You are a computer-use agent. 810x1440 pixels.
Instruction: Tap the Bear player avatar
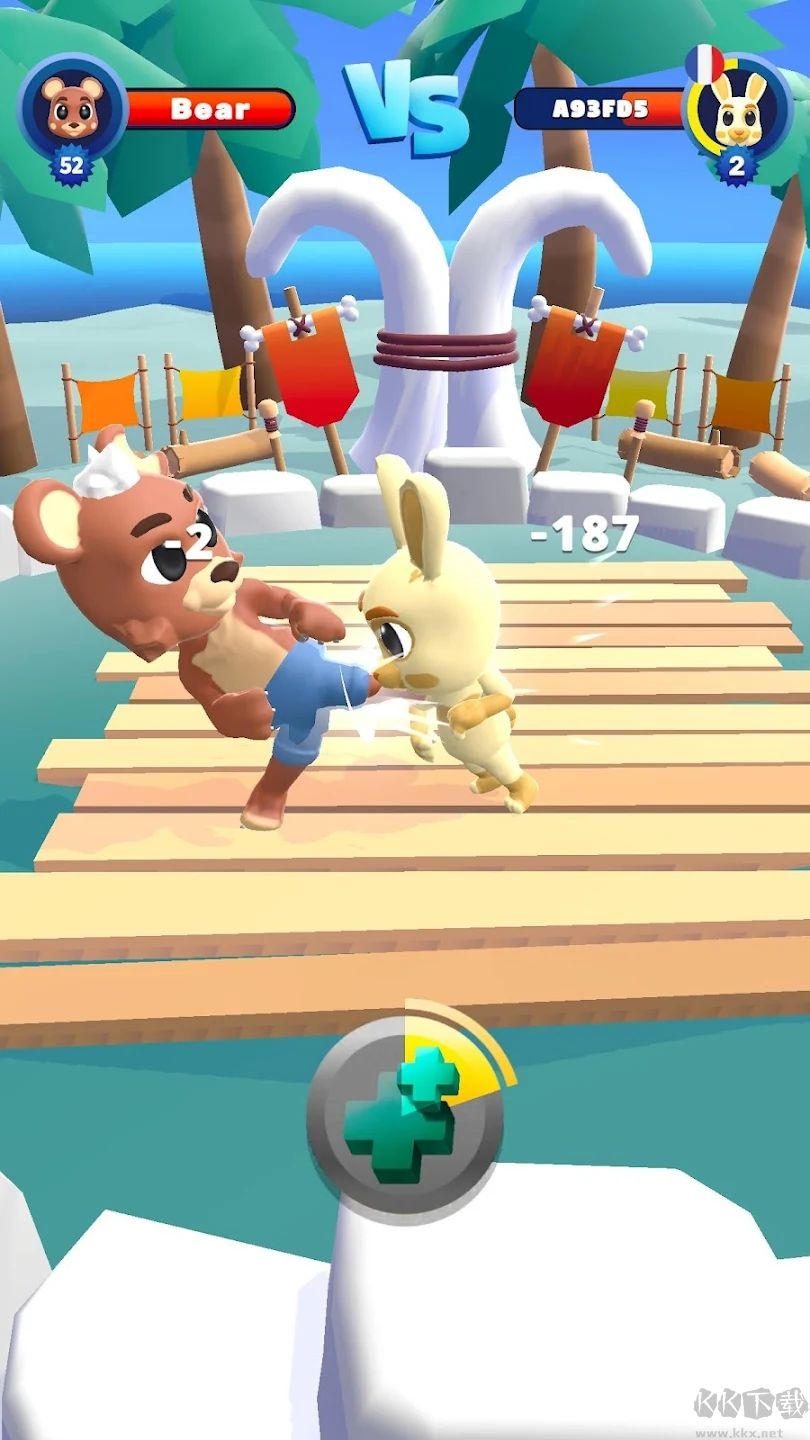[71, 107]
